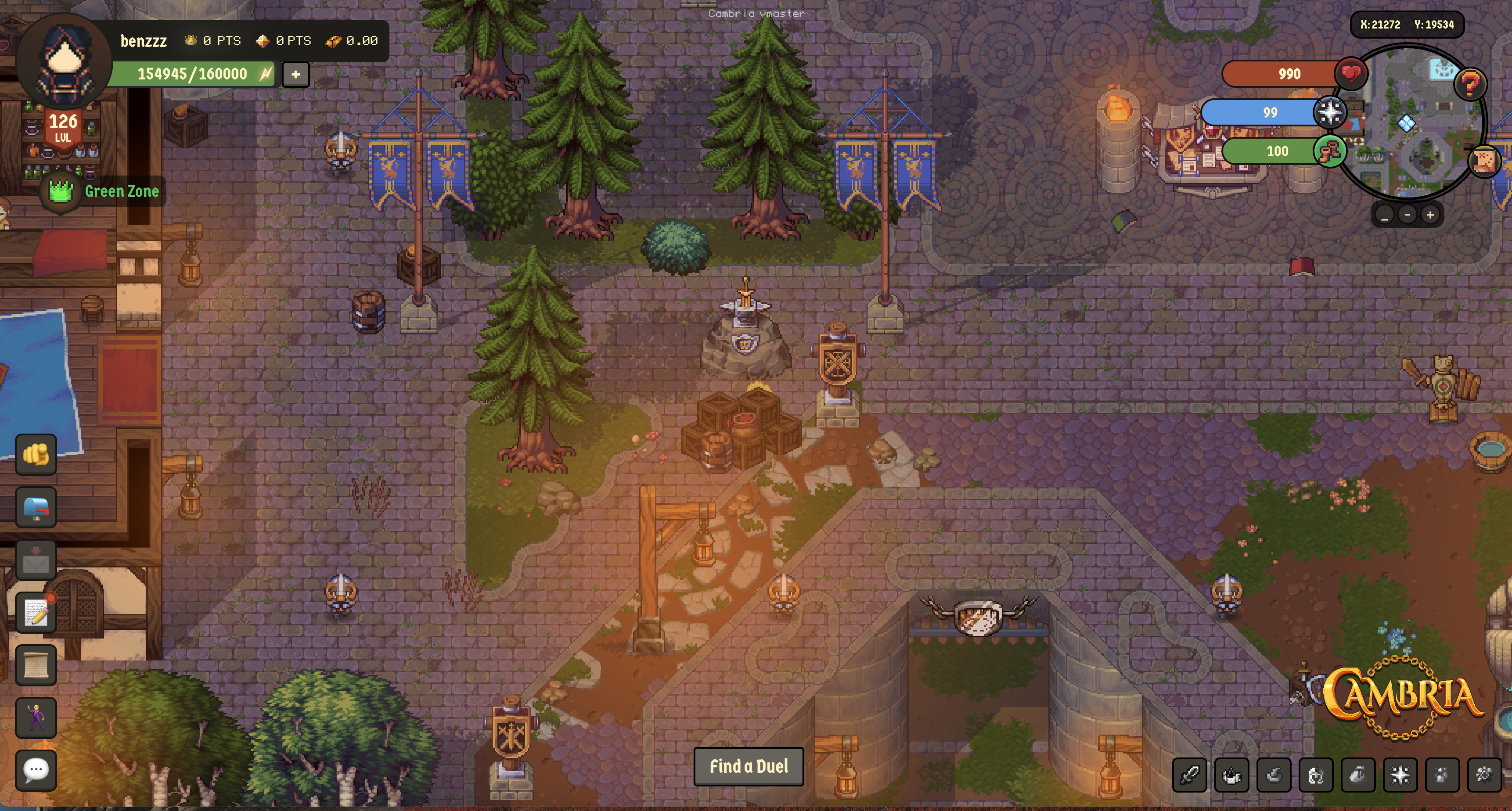Zoom out the minimap with the minus button
Screen dimensions: 1512x811
pyautogui.click(x=1407, y=215)
